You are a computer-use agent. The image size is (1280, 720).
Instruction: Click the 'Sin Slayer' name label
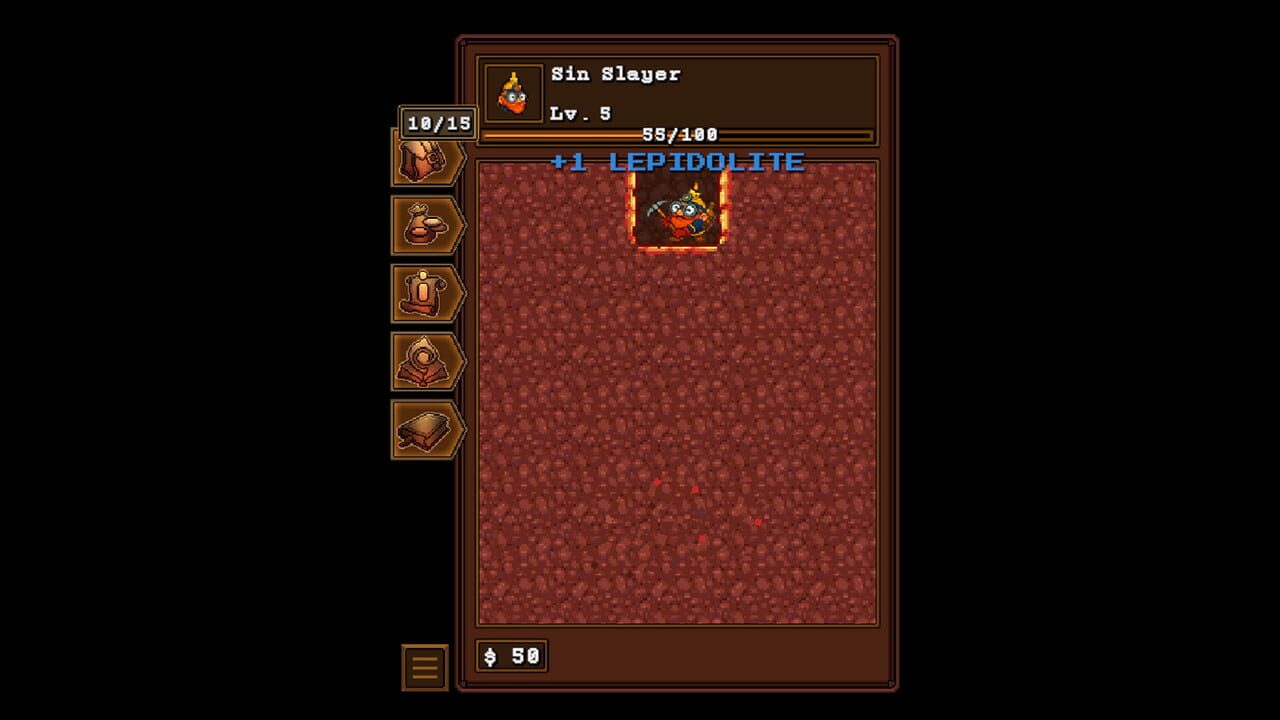[614, 73]
